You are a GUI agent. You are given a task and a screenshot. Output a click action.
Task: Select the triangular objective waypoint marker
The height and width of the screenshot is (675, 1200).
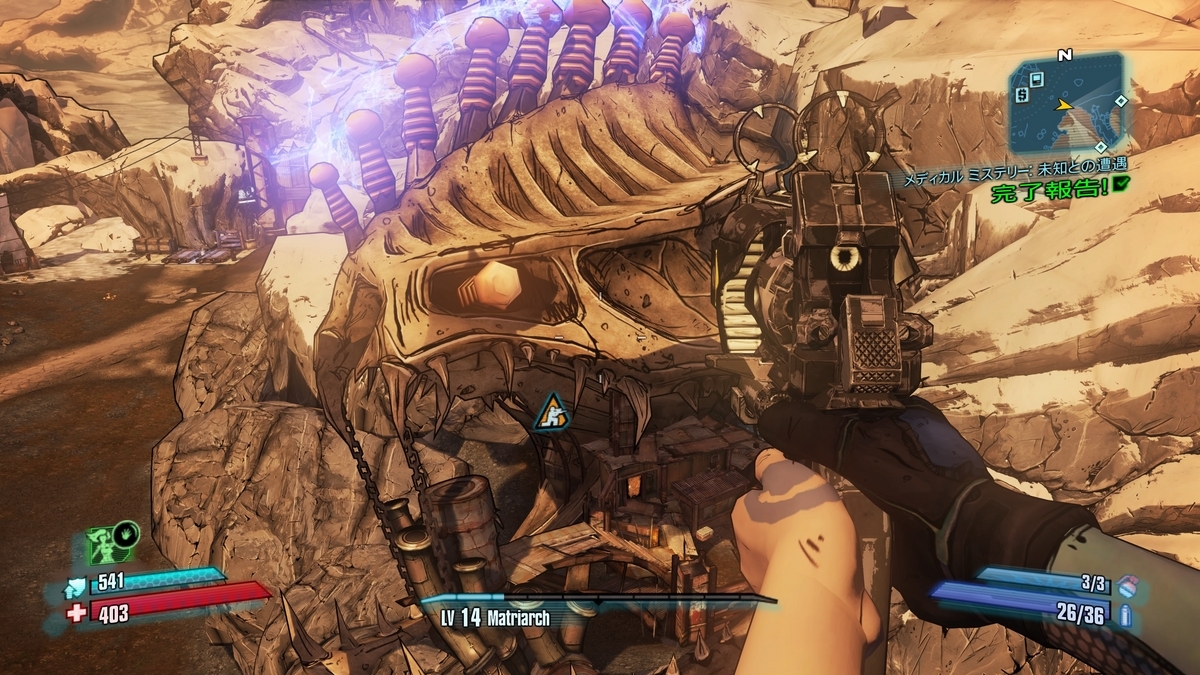click(546, 413)
